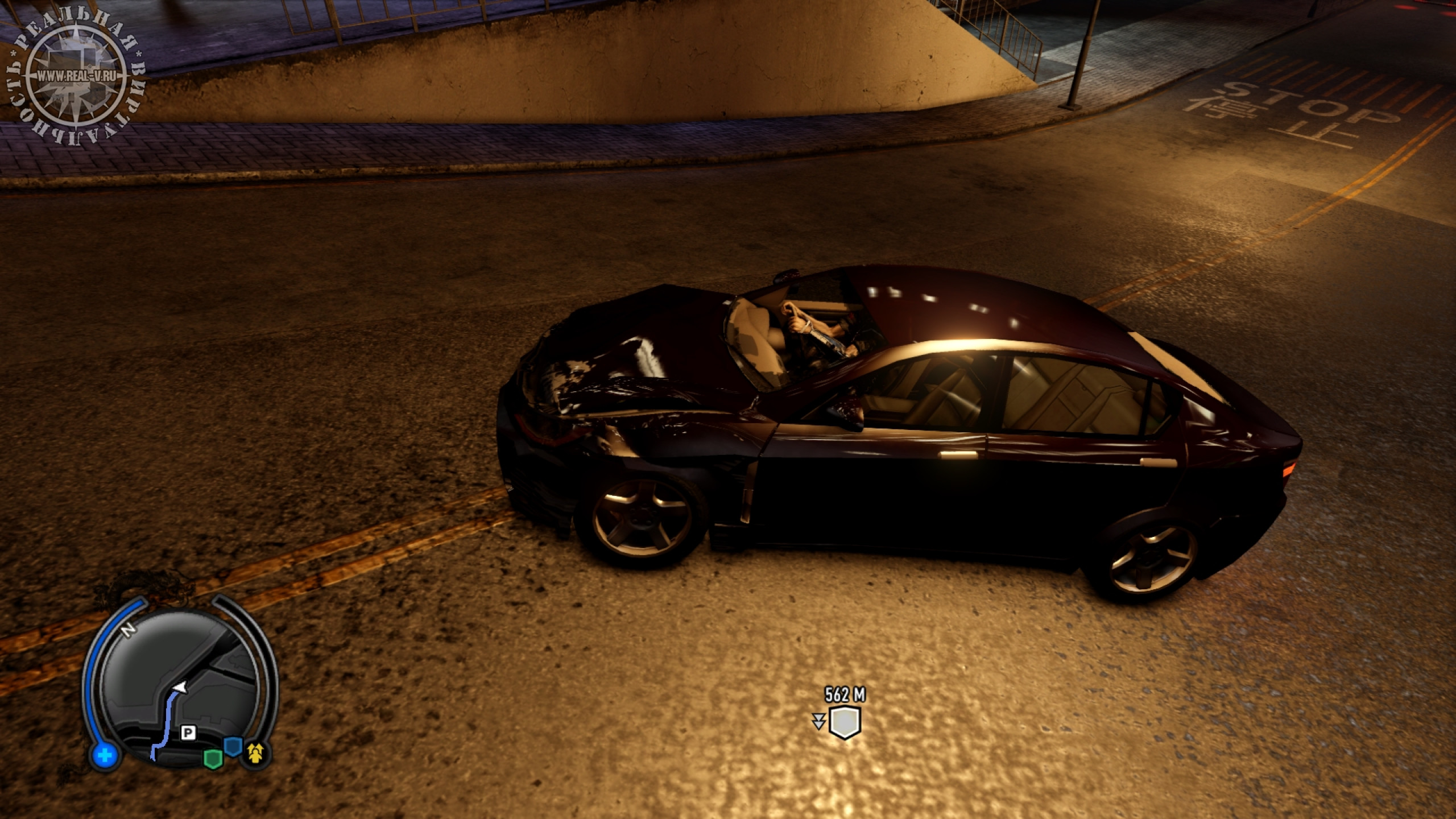The image size is (1456, 819).
Task: Click the blue health cross icon
Action: click(x=105, y=756)
